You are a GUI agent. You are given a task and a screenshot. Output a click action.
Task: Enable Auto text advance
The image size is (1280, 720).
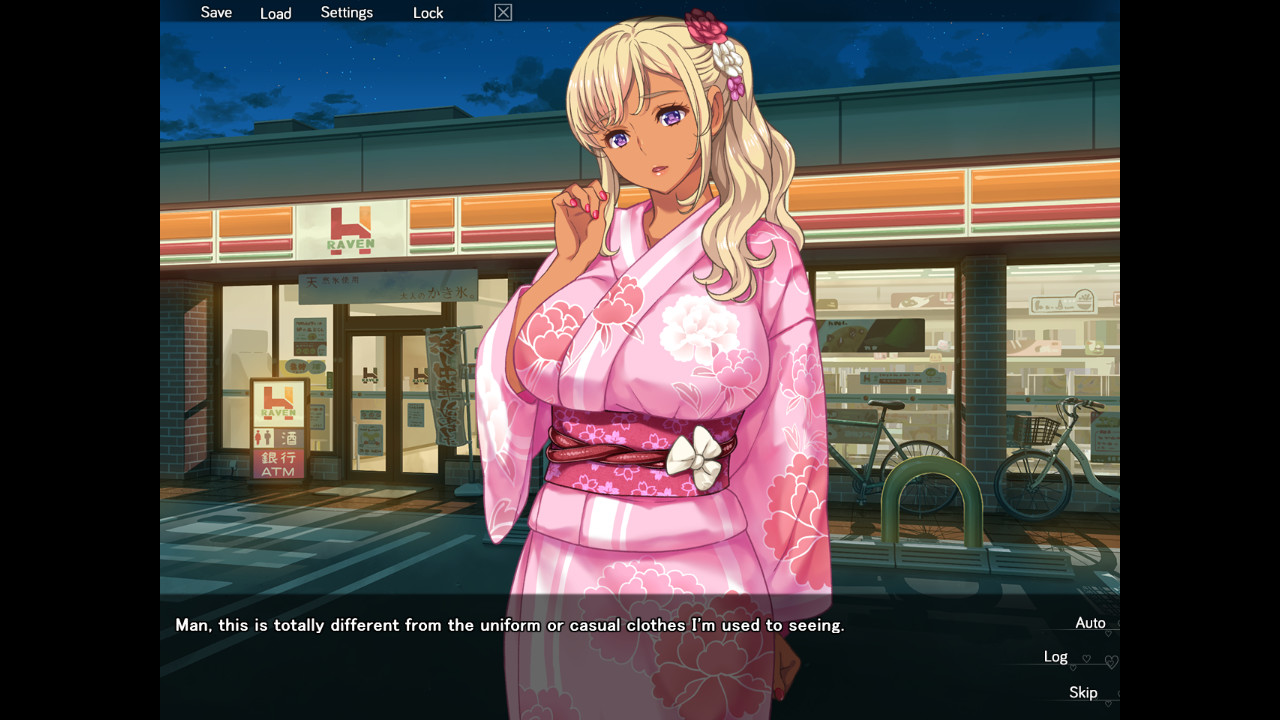(1090, 623)
